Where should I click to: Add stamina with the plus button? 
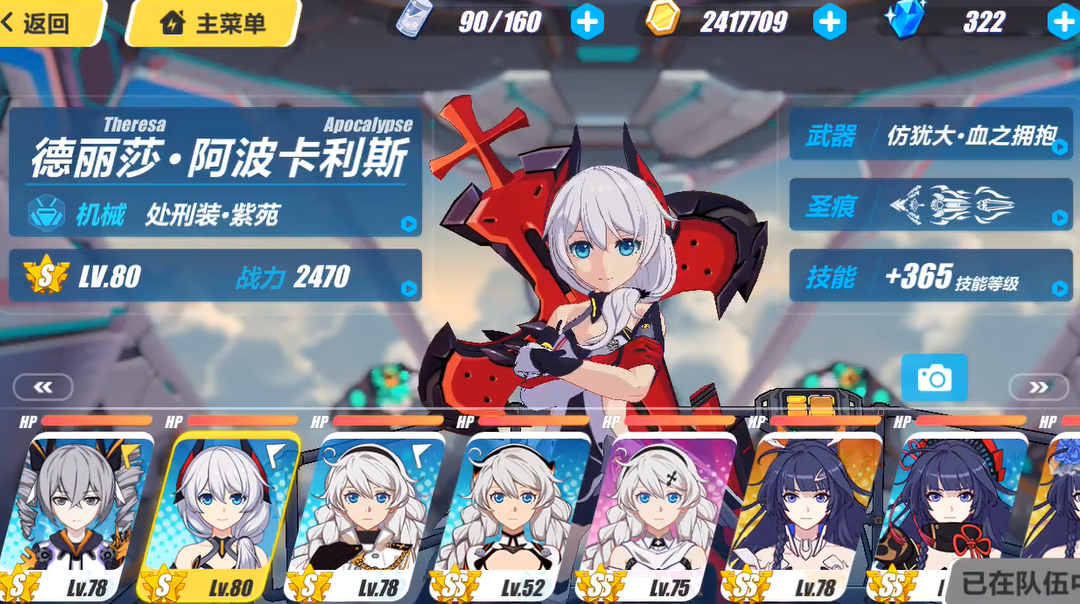[x=587, y=21]
